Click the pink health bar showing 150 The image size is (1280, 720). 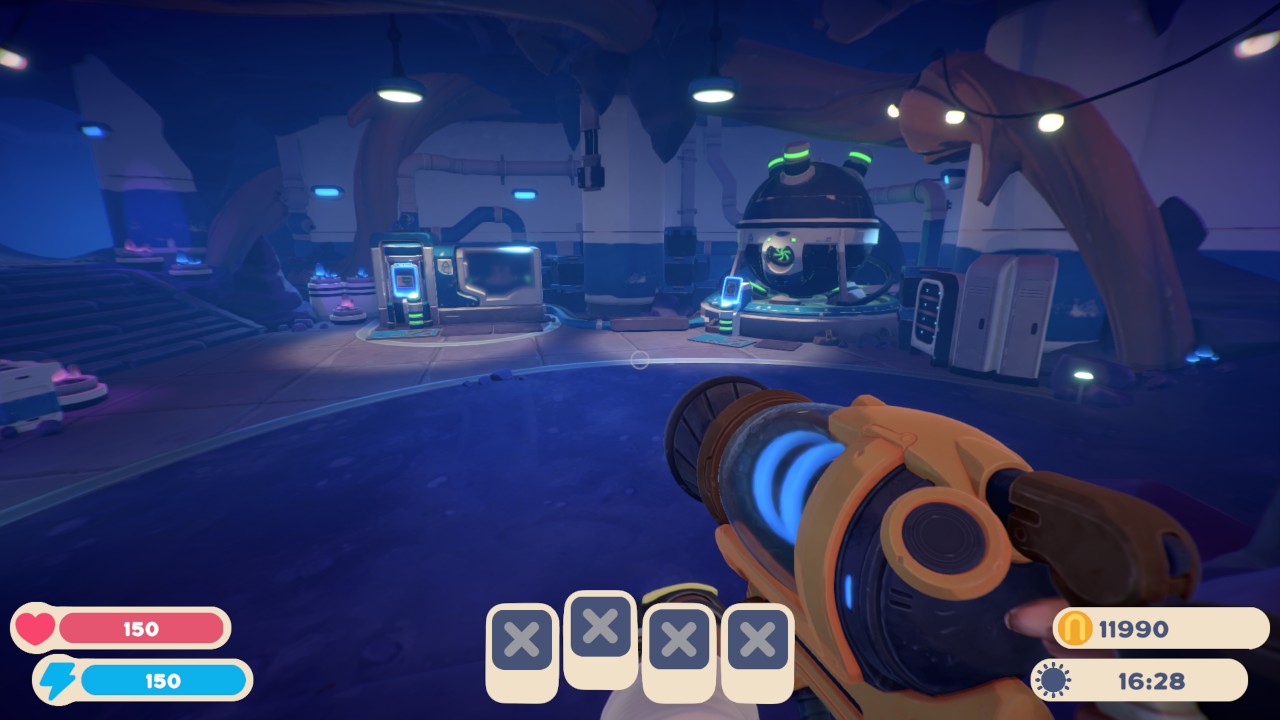click(x=140, y=628)
